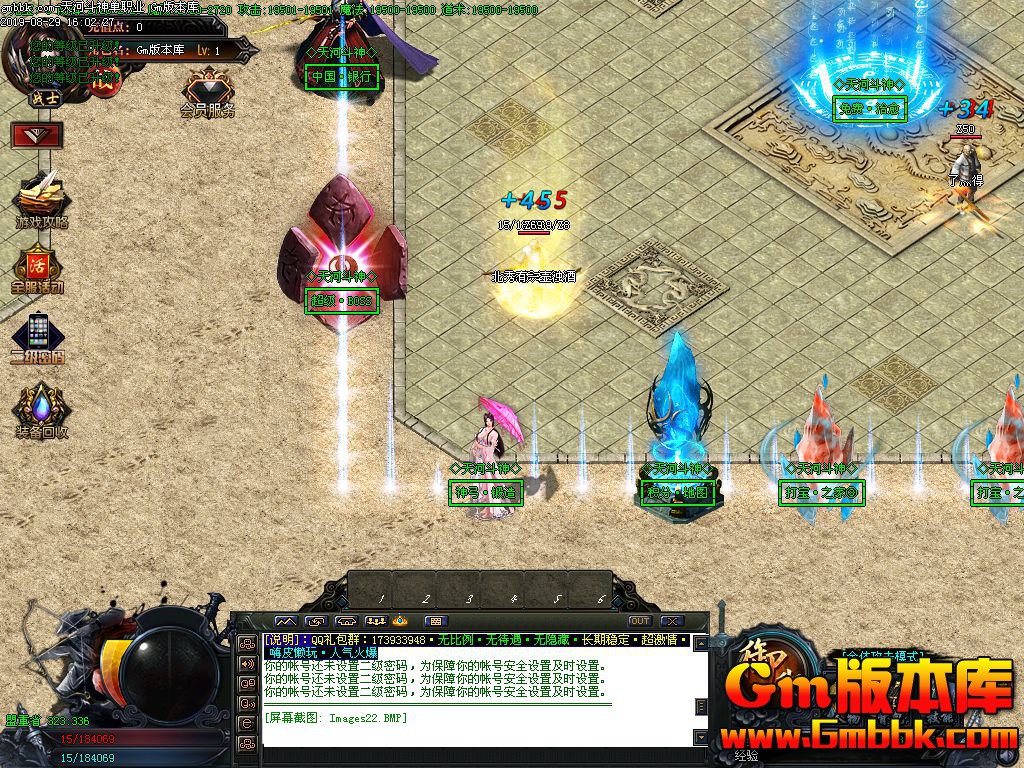Image resolution: width=1024 pixels, height=768 pixels.
Task: Close the game with the X button
Action: [672, 621]
